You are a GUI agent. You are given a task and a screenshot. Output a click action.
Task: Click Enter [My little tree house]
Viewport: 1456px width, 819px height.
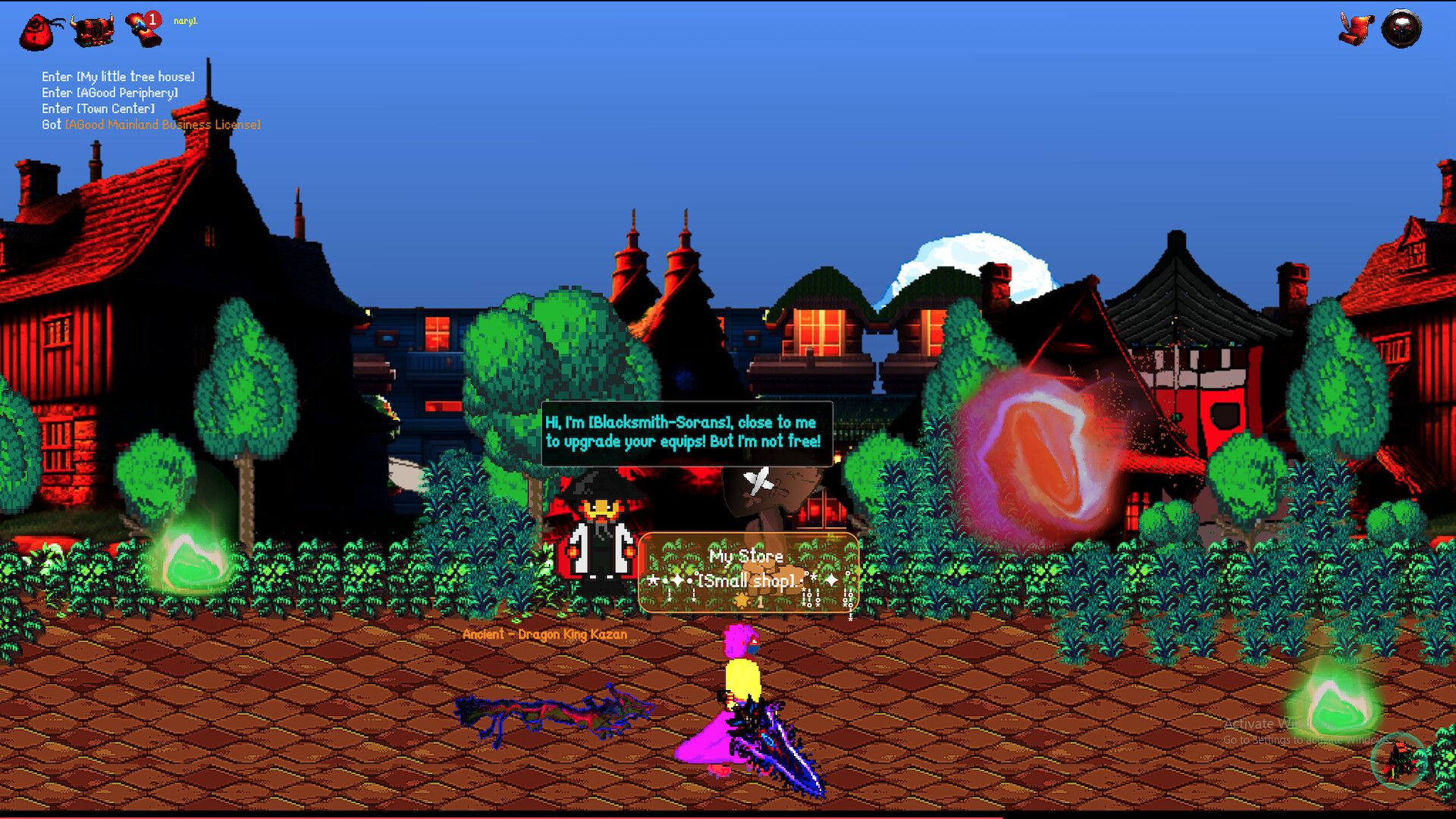tap(118, 77)
